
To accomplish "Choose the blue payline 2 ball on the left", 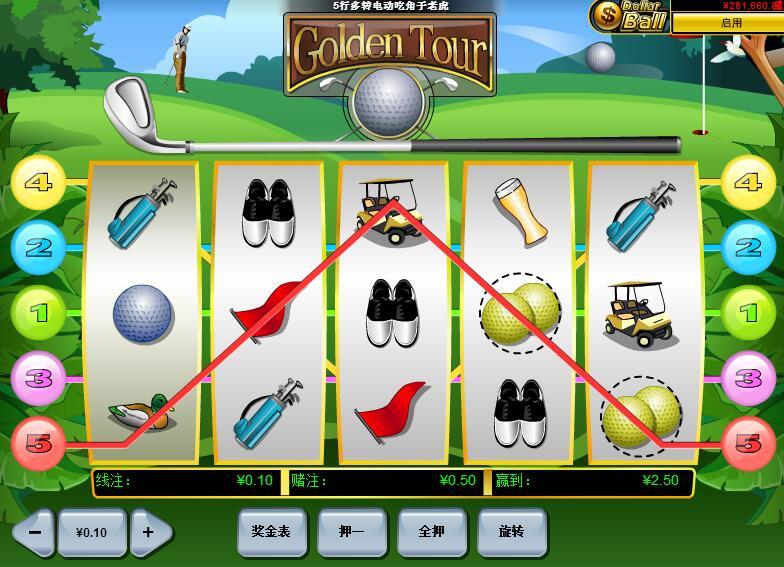I will click(38, 247).
